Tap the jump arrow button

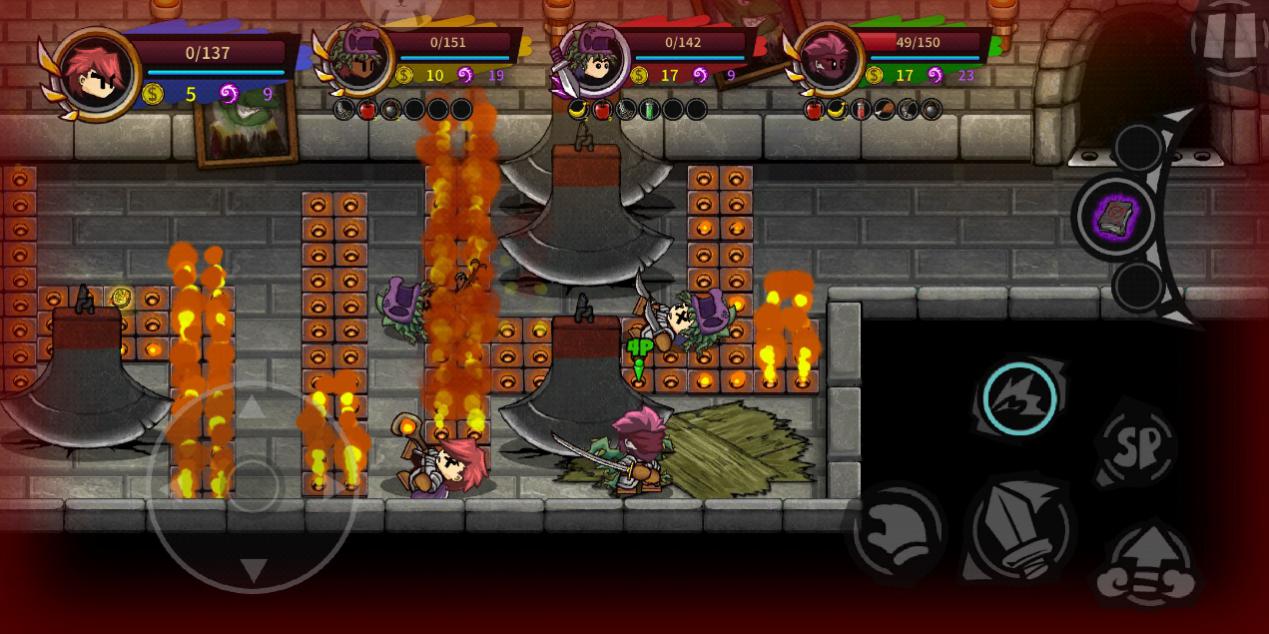pos(1147,566)
